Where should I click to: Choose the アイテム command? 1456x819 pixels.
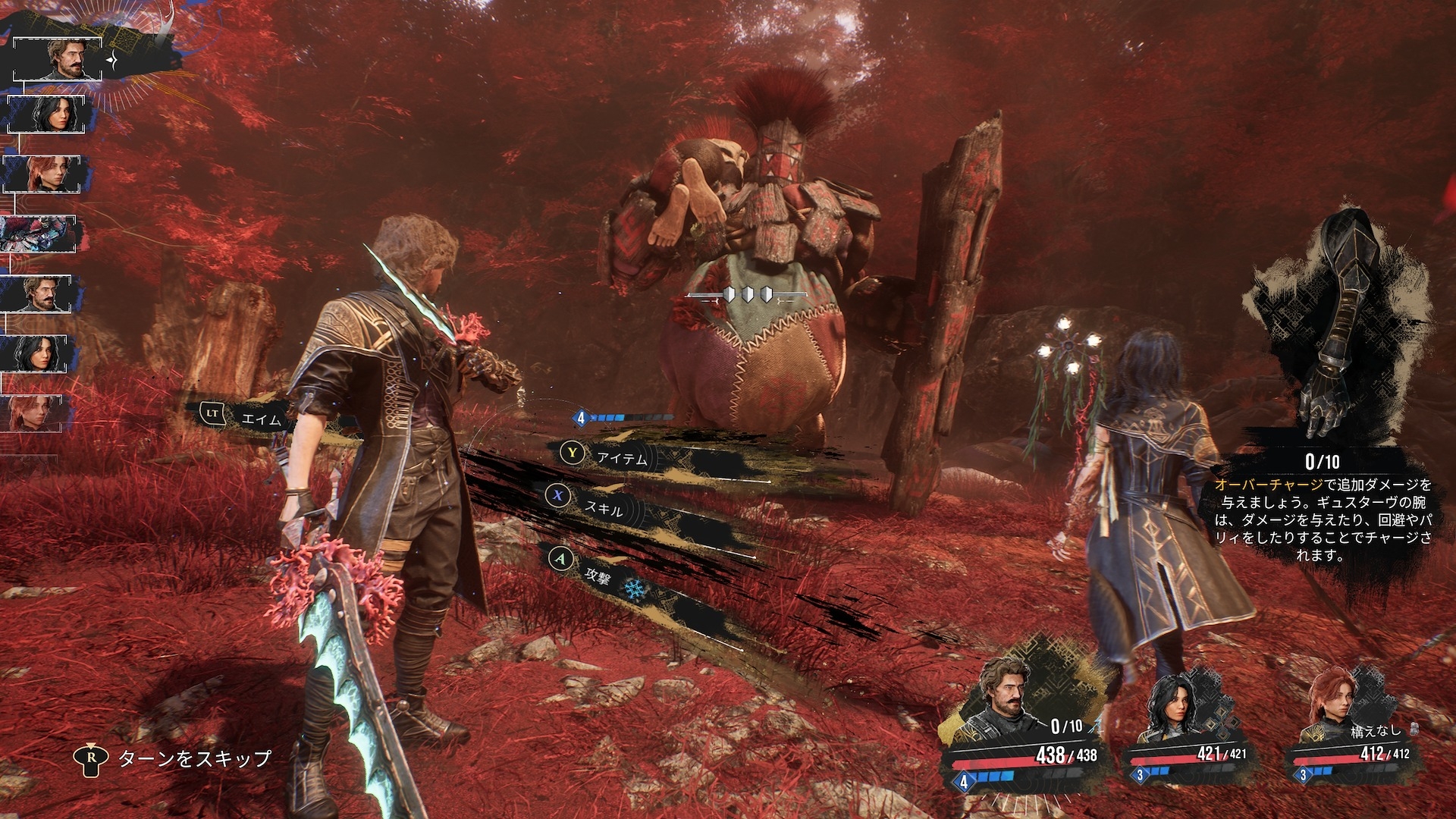620,457
